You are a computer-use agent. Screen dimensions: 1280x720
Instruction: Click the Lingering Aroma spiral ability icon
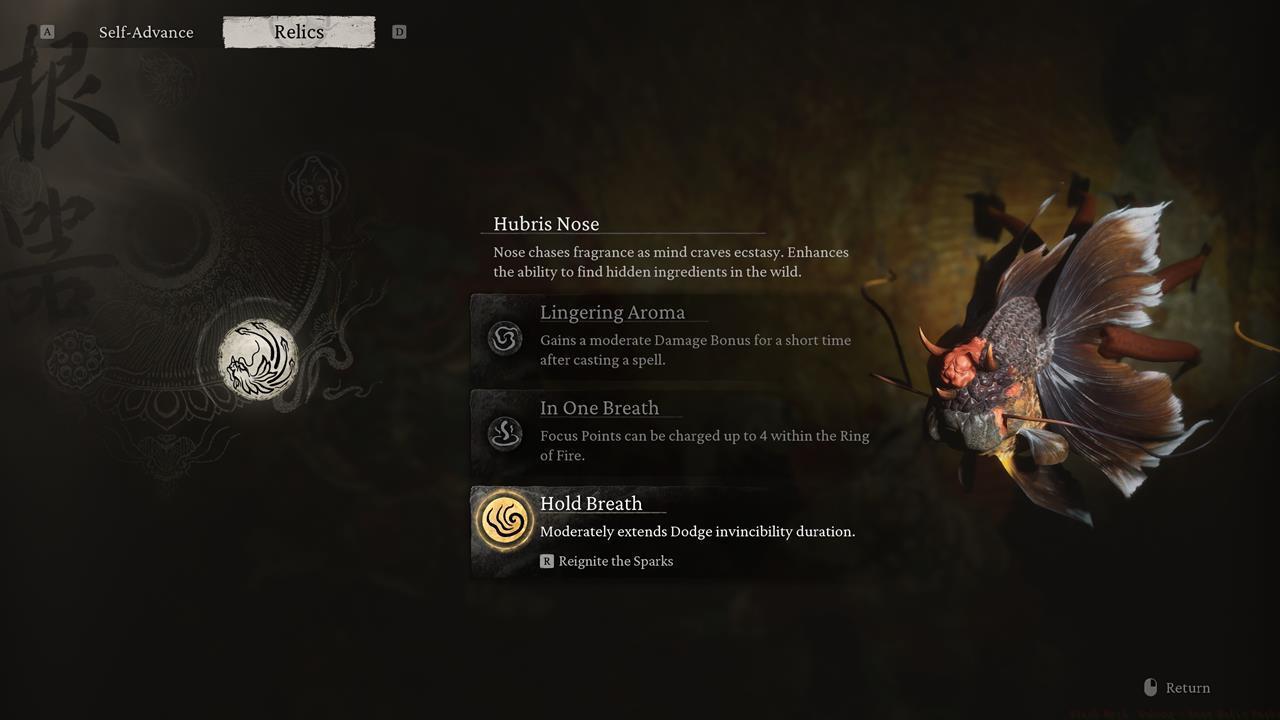tap(505, 339)
